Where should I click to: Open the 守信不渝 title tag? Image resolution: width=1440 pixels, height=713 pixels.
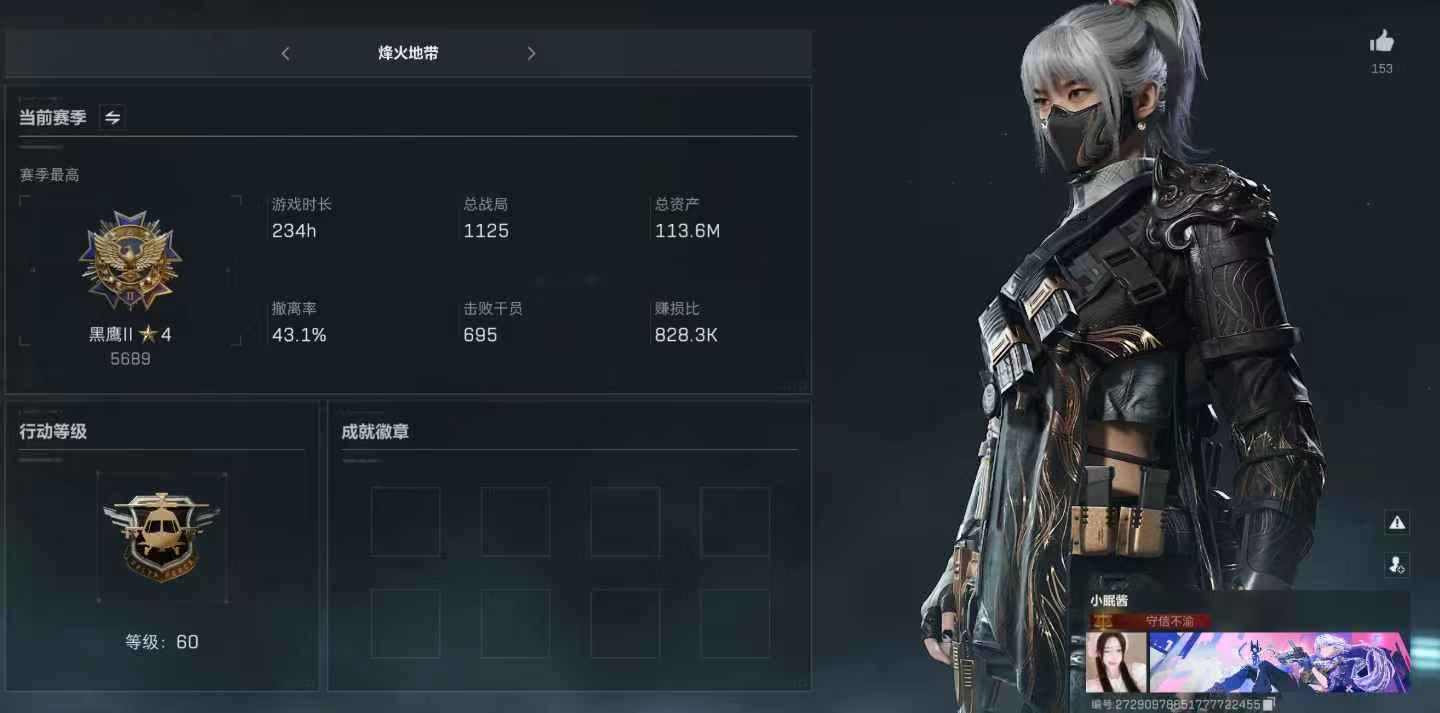[x=1169, y=621]
